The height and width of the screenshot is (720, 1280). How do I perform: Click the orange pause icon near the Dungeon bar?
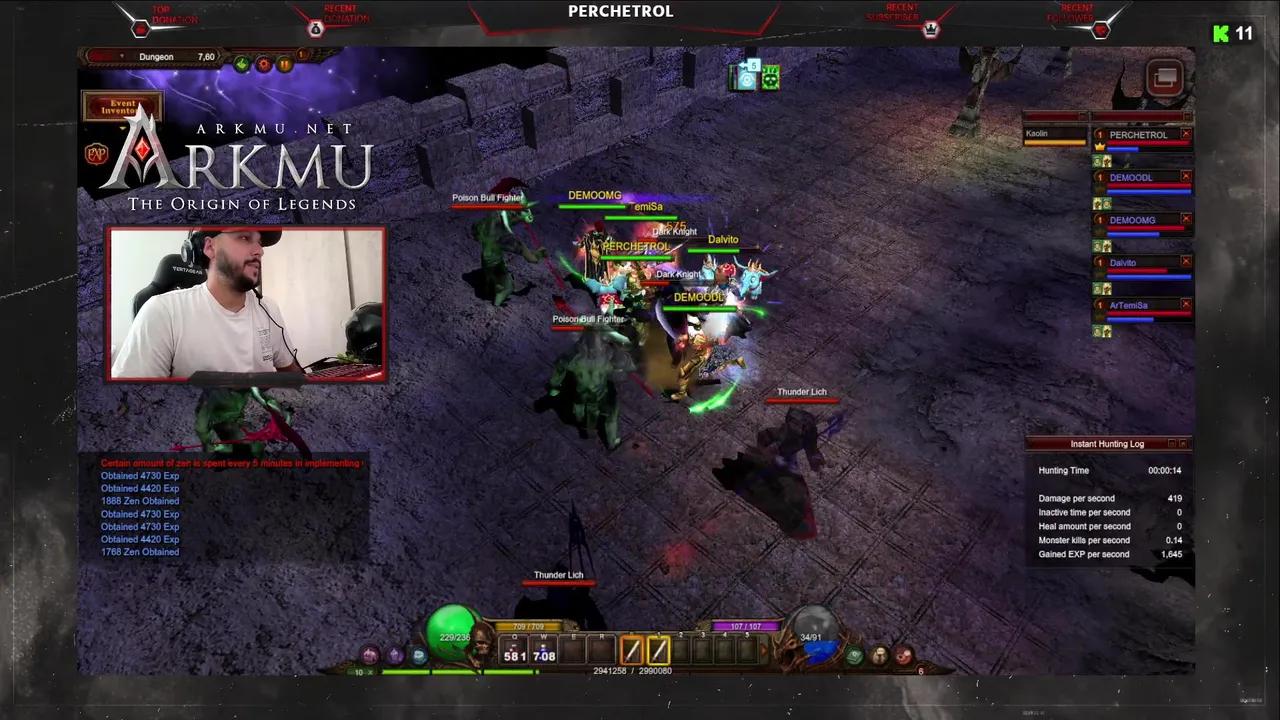tap(285, 63)
